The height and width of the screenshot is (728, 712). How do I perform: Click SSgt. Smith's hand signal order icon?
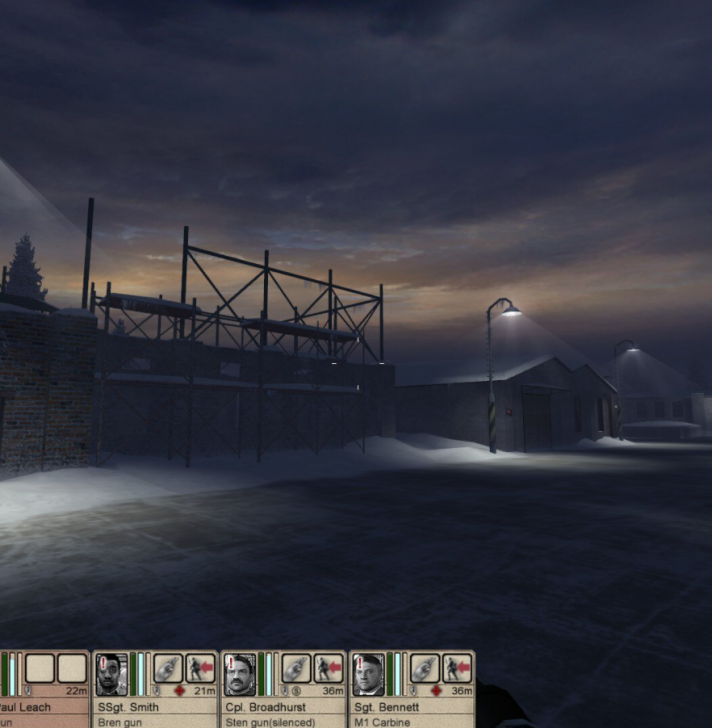coord(168,668)
